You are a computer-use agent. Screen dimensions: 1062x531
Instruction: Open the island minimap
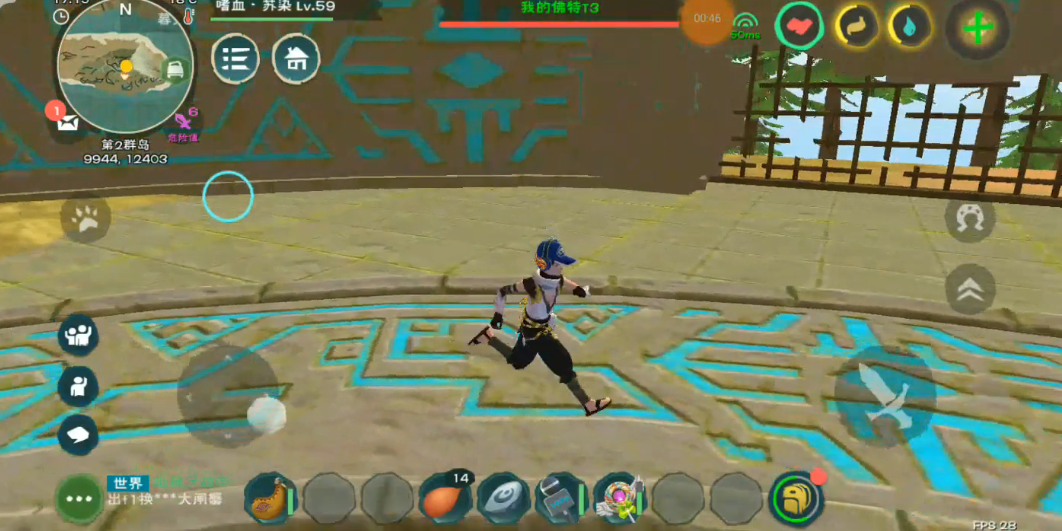coord(125,67)
